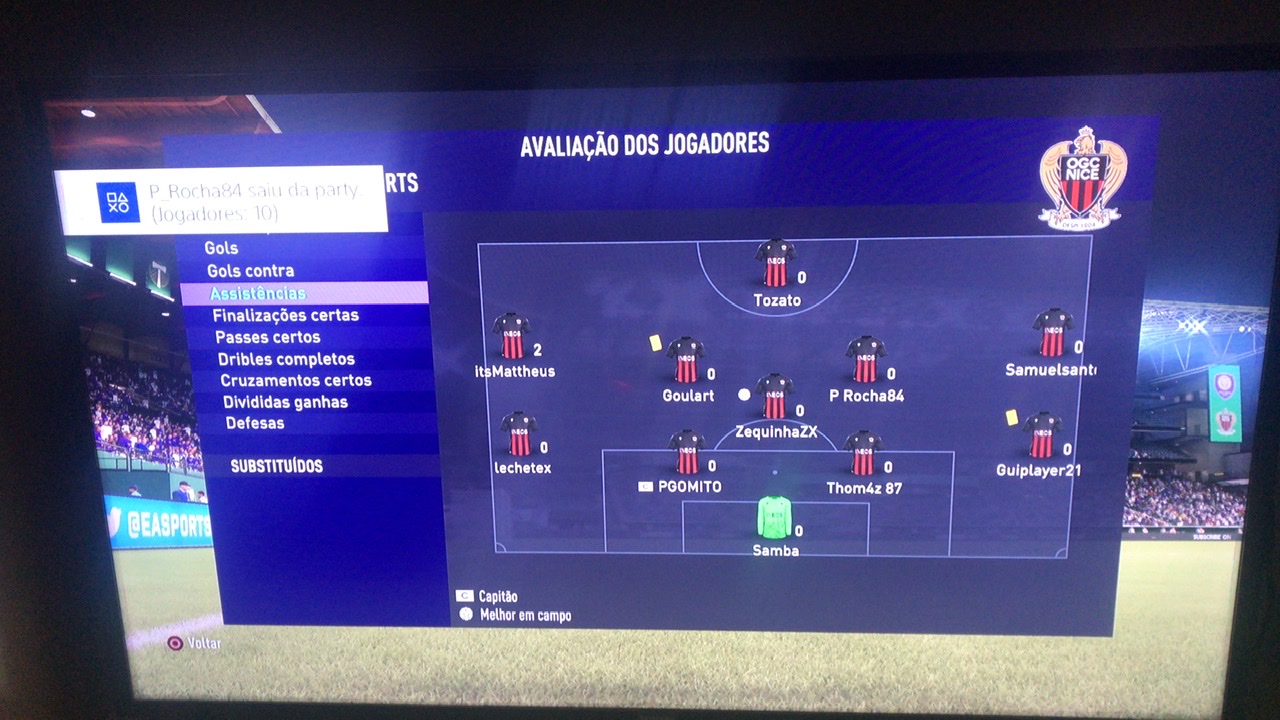This screenshot has width=1280, height=720.
Task: Pick ZequinhaZX in midfield
Action: [x=775, y=397]
